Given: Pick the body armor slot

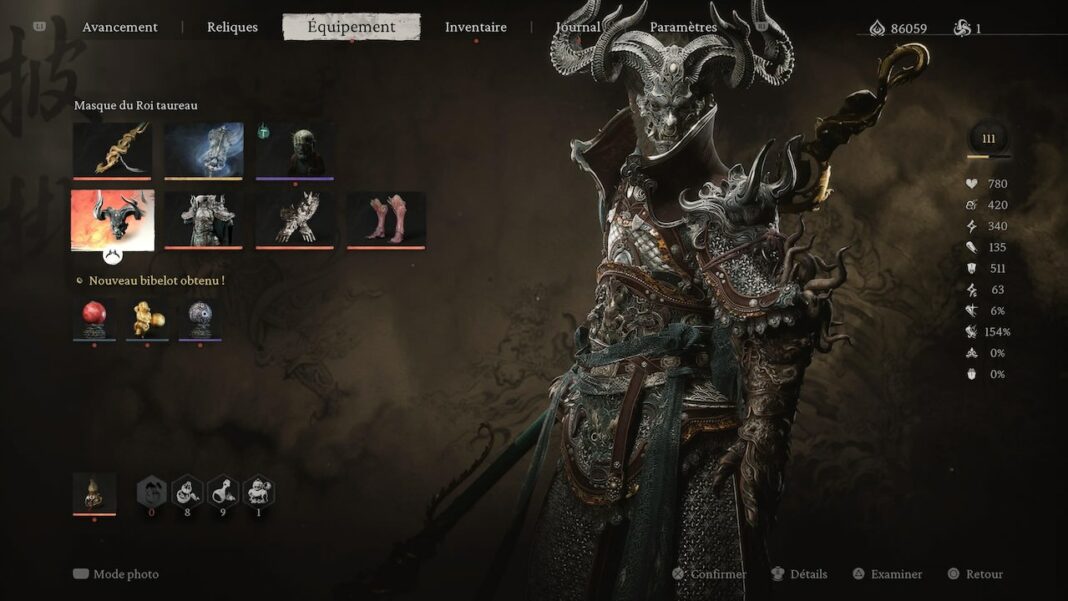Looking at the screenshot, I should point(204,219).
